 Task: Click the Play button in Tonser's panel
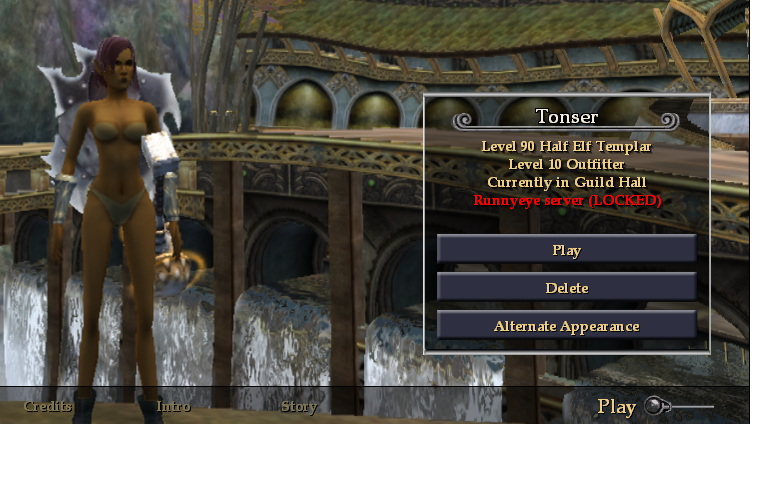tap(566, 250)
